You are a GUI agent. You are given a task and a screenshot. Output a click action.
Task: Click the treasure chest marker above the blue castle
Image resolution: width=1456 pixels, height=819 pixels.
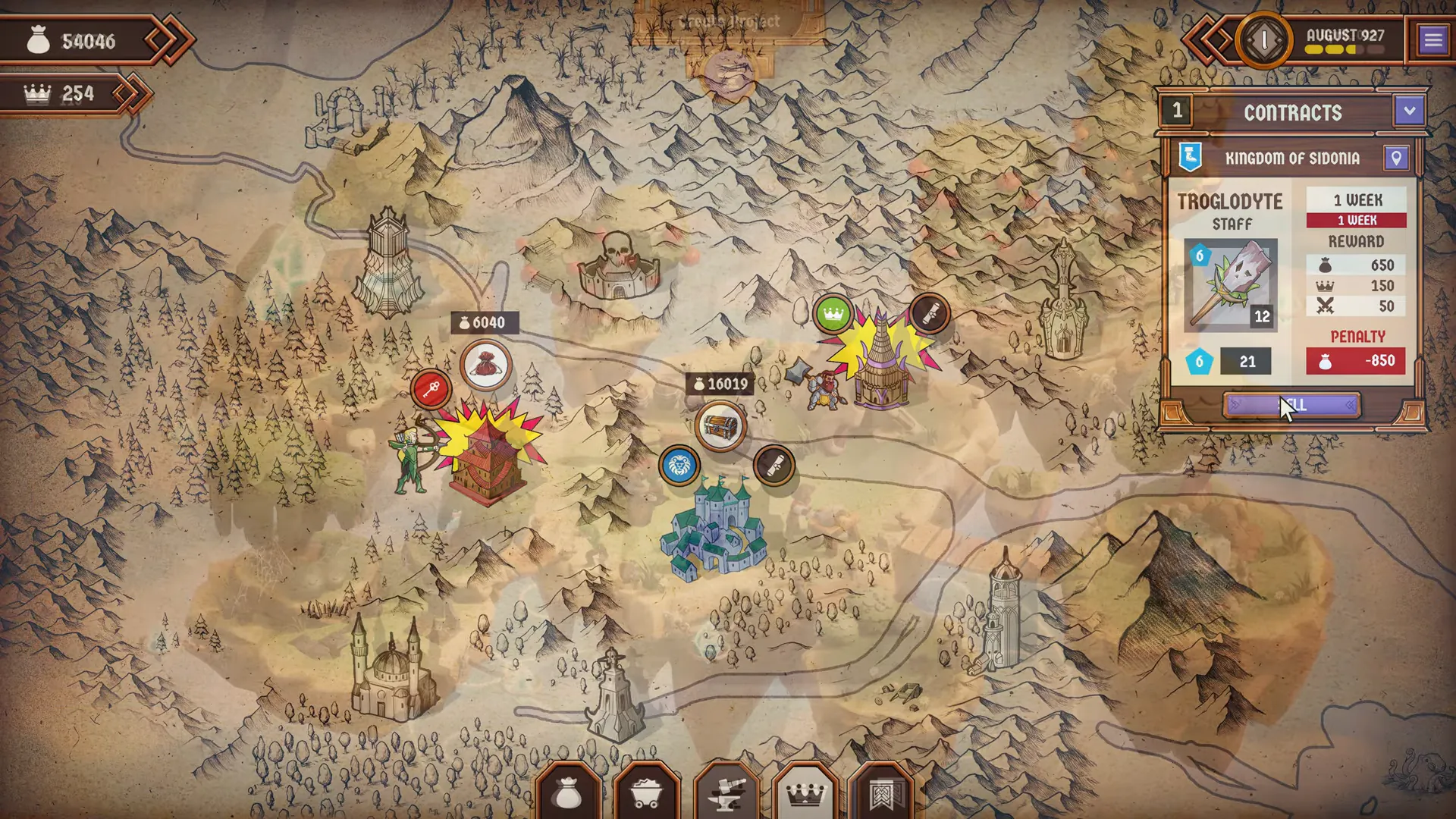720,425
